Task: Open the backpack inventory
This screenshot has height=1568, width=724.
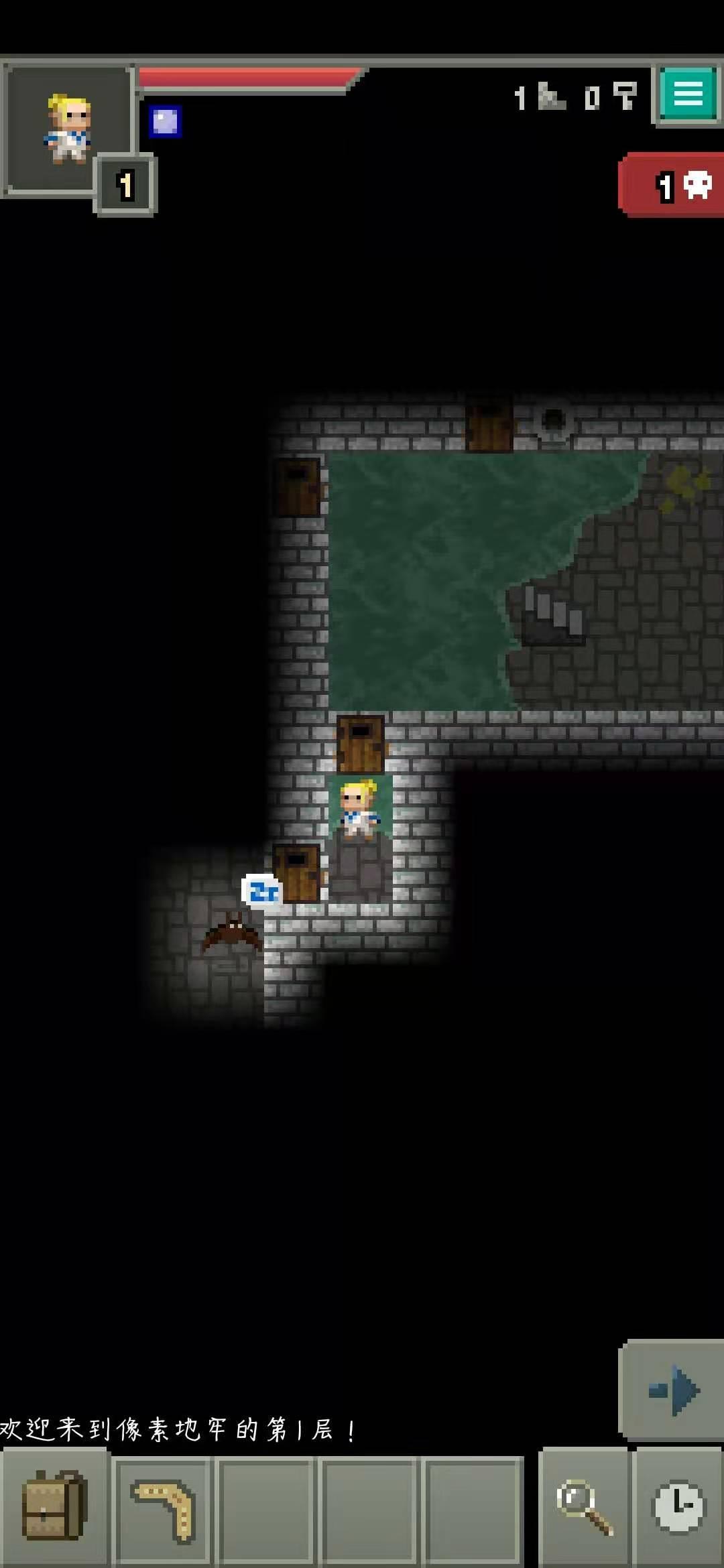Action: (54, 1508)
